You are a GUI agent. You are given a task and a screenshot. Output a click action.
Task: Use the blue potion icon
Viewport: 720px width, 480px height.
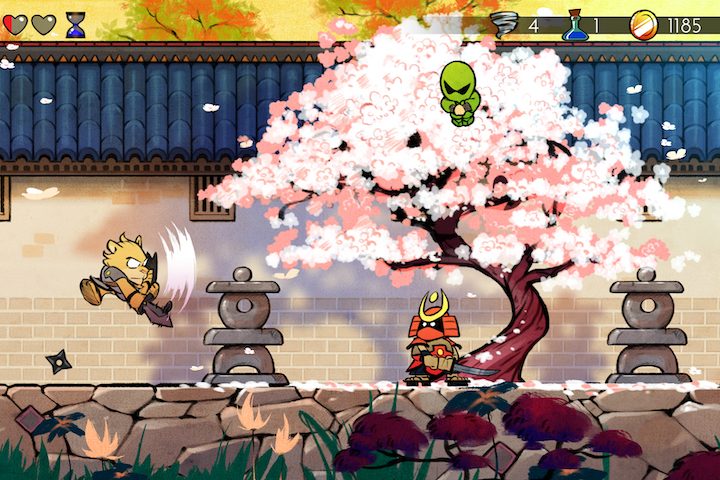[x=574, y=25]
